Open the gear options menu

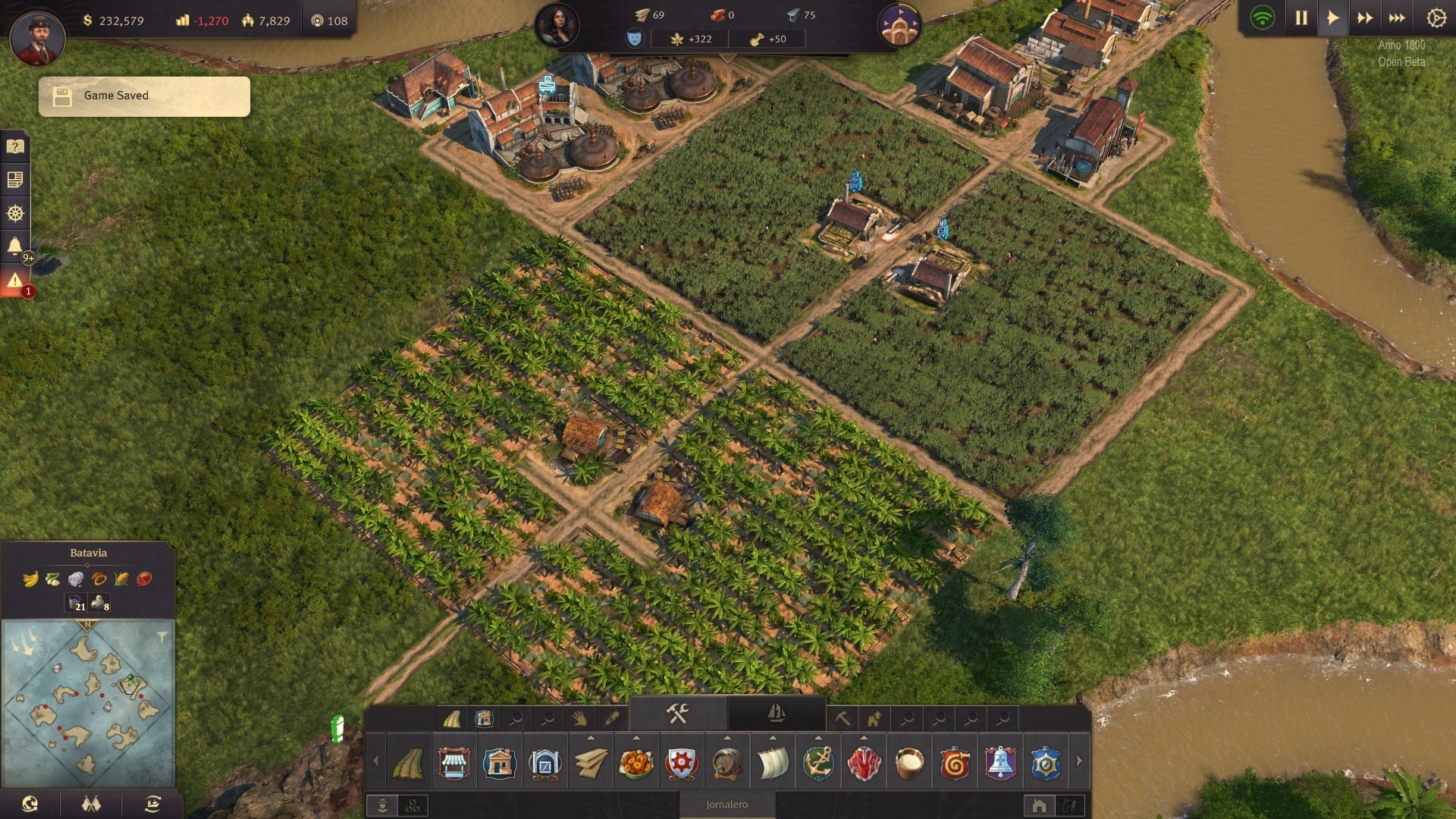tap(1436, 18)
